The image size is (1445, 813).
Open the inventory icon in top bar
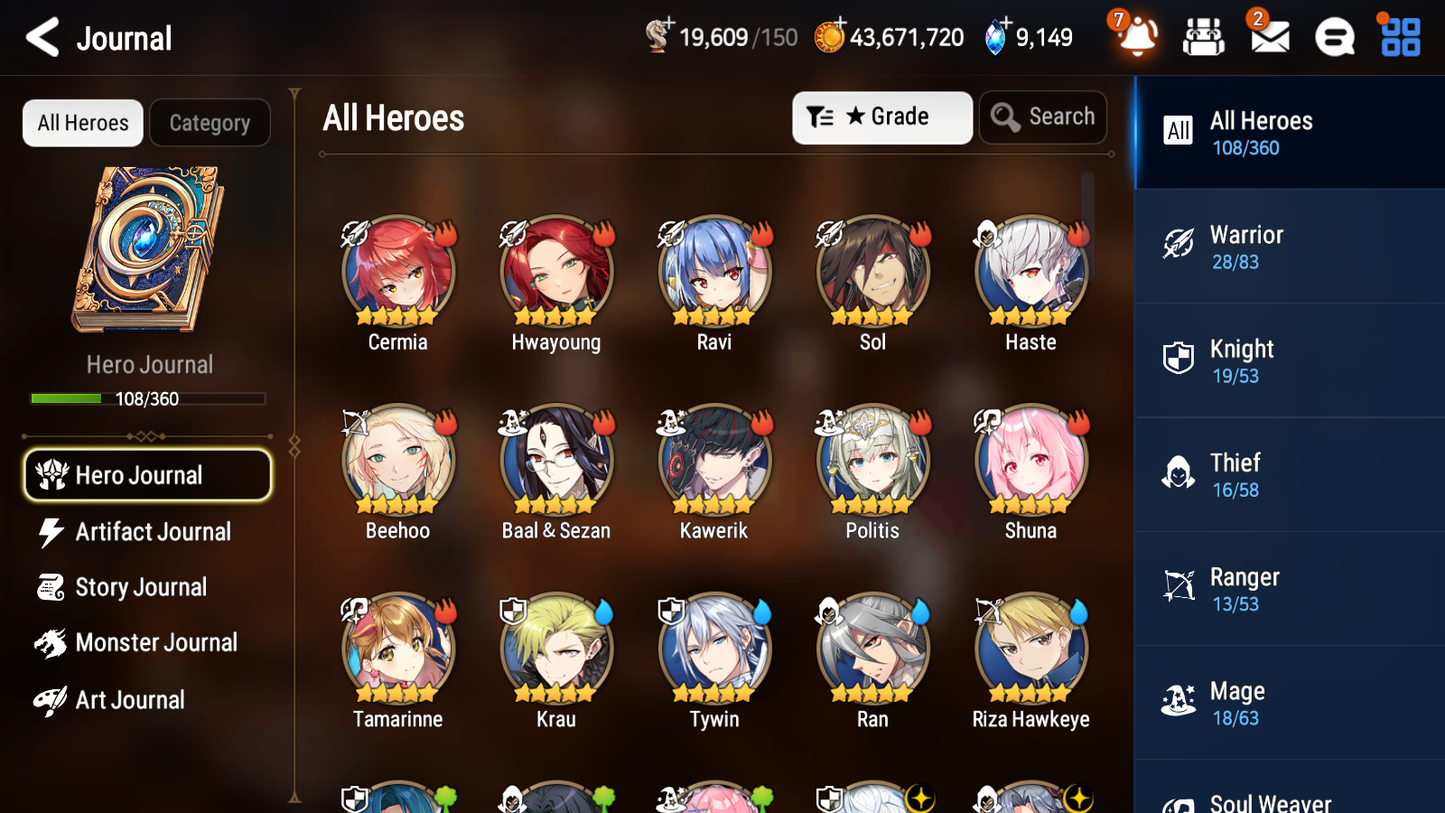coord(1203,36)
